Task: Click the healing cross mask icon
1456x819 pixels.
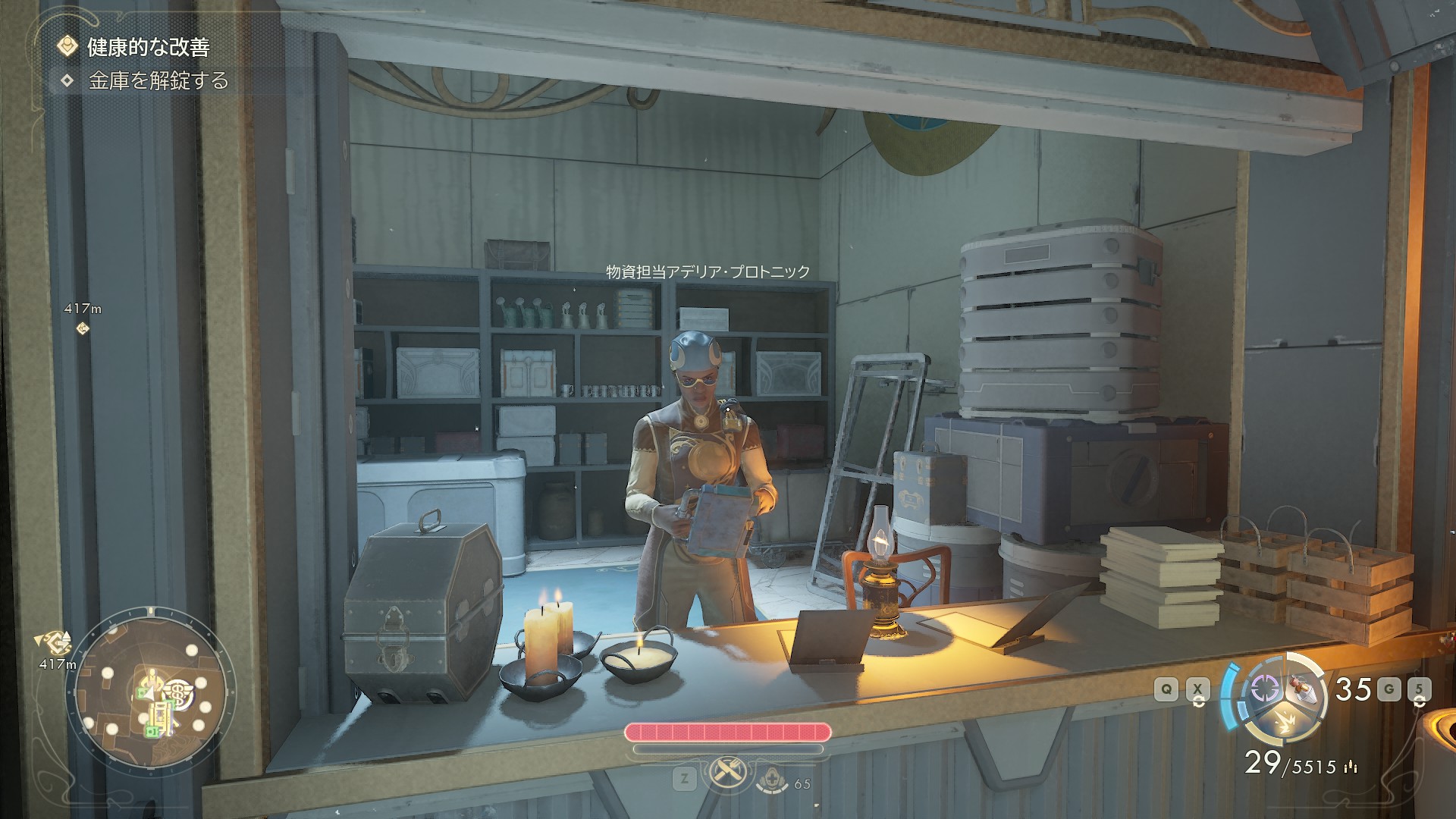Action: click(x=774, y=779)
